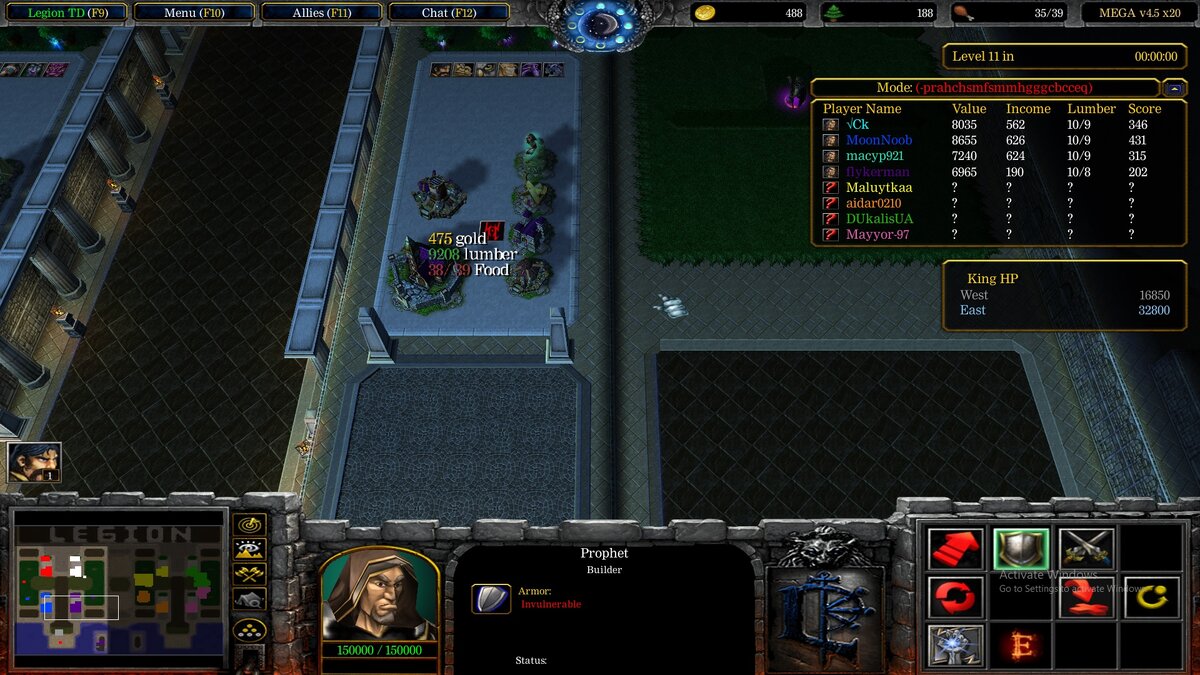Open the Chat dialog
Image resolution: width=1200 pixels, height=675 pixels.
[x=448, y=13]
